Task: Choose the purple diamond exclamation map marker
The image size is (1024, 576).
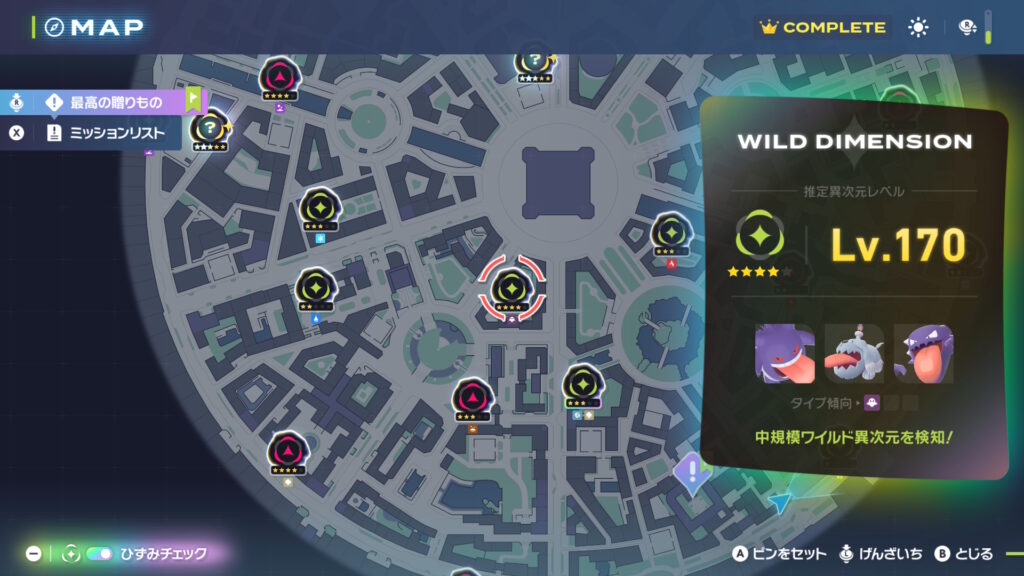Action: [x=690, y=470]
